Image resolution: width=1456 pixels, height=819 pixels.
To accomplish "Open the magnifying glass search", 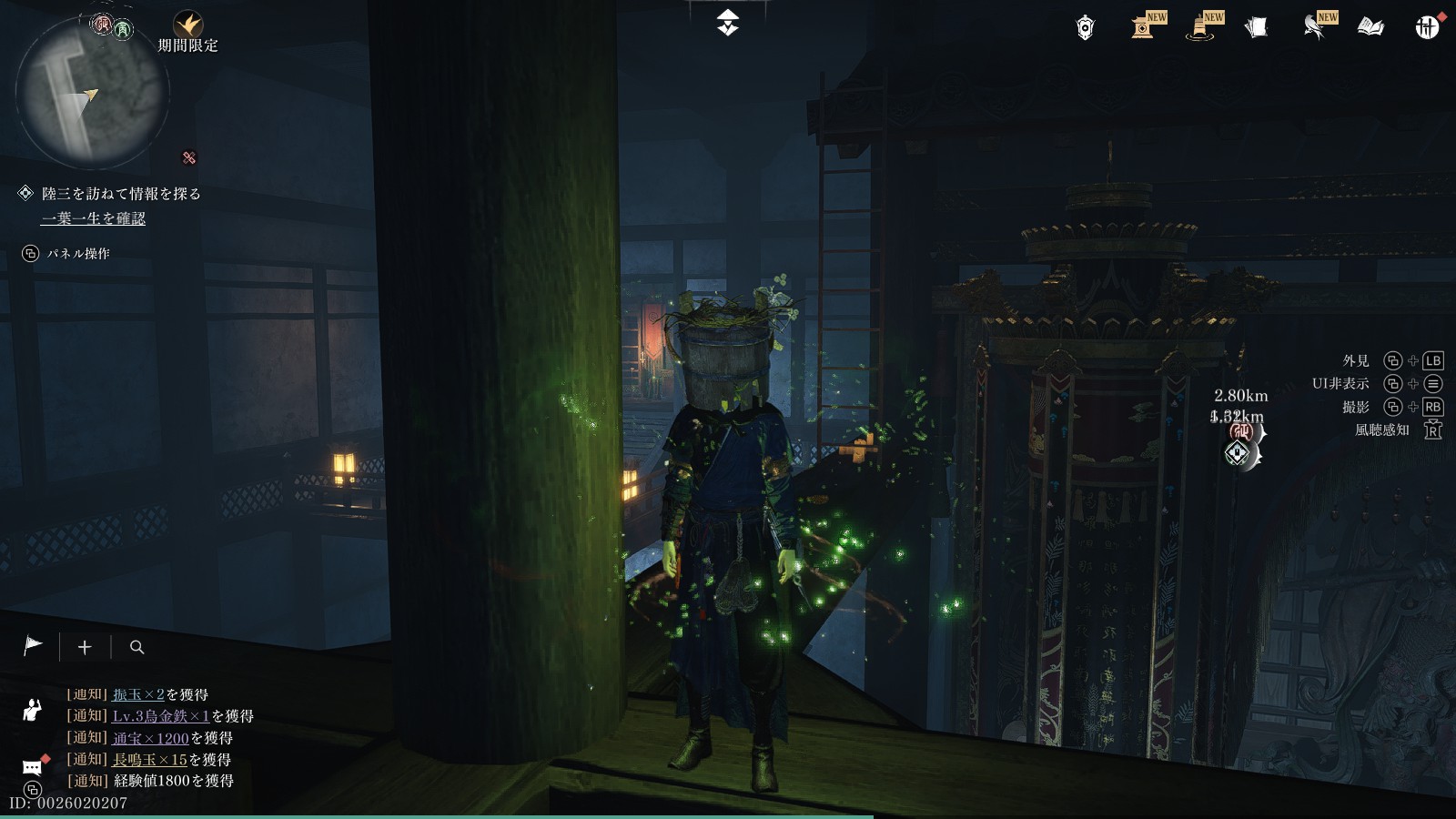I will tap(137, 647).
